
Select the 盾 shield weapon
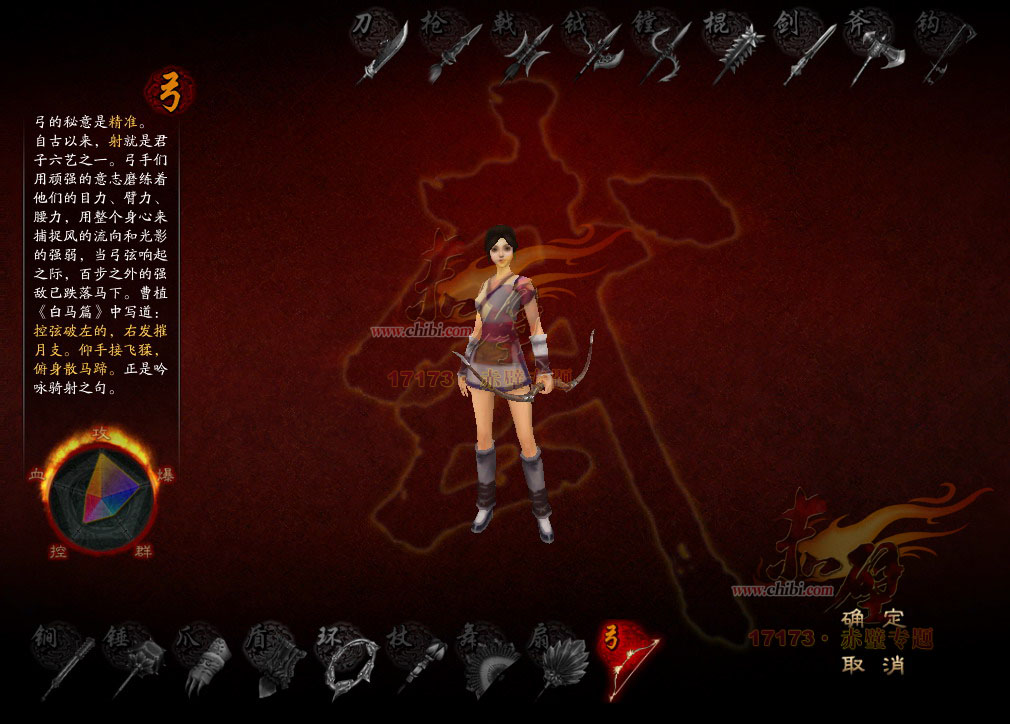274,660
